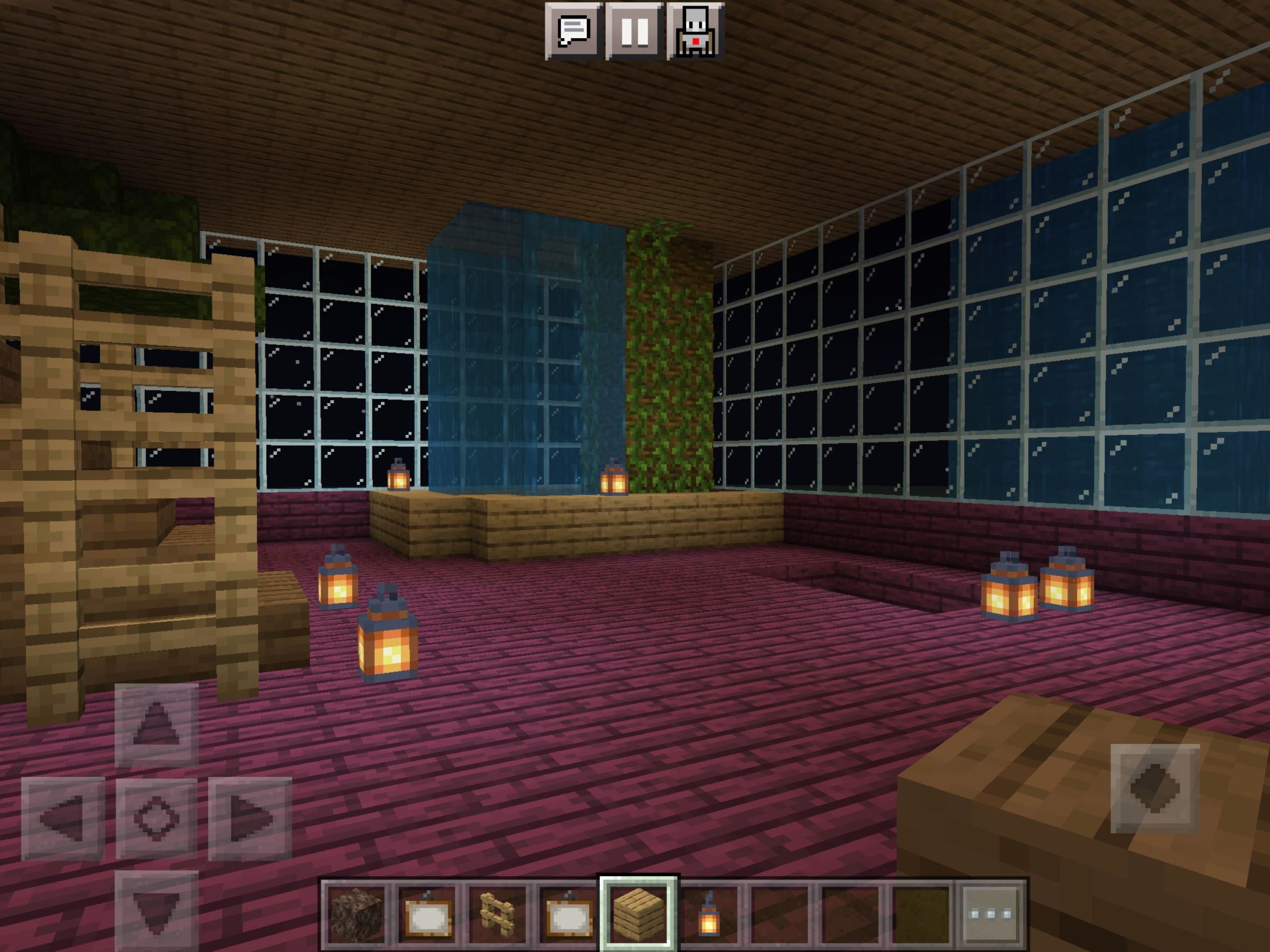Open the emote menu

pos(695,31)
